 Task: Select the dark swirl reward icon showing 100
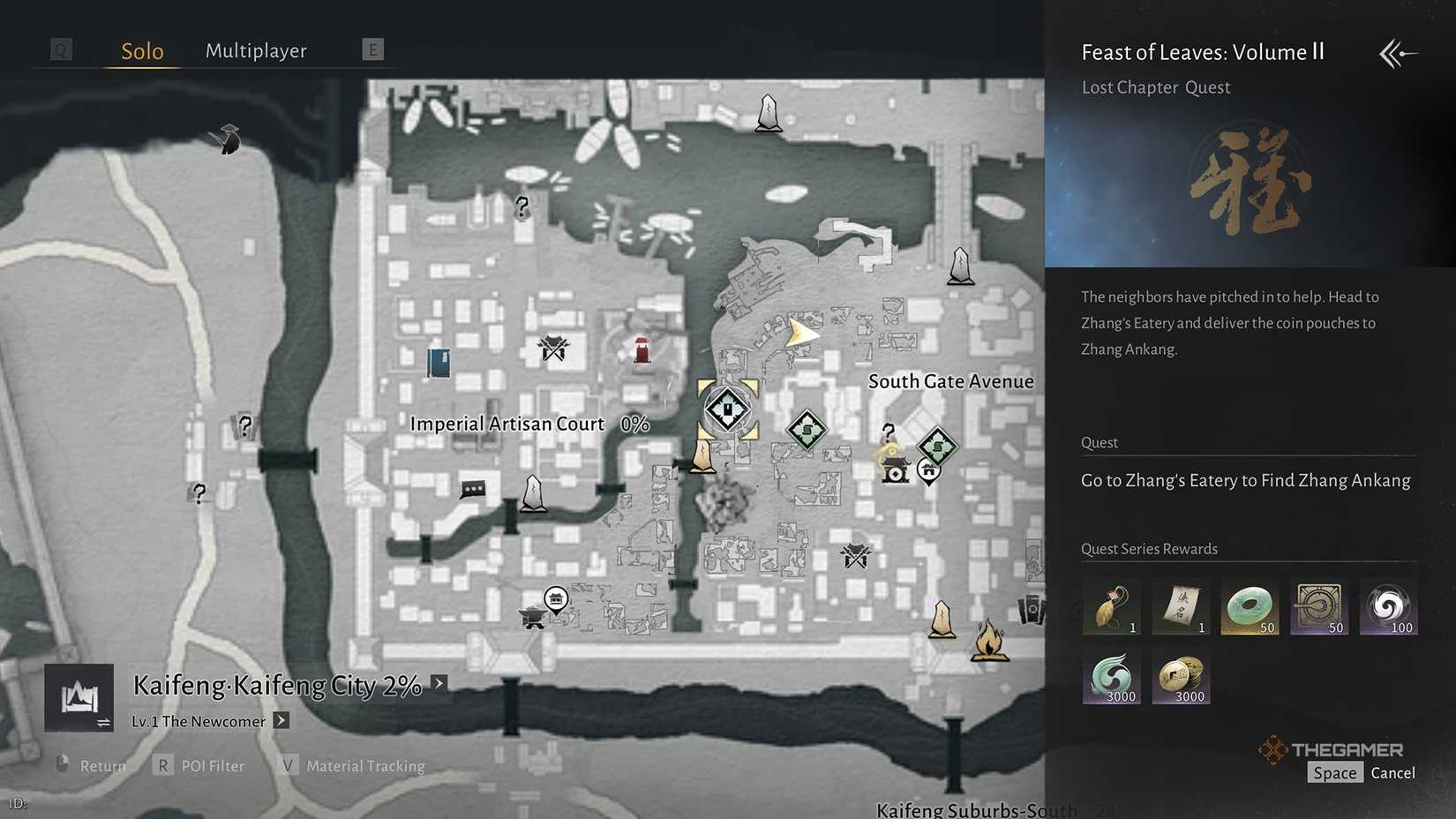(x=1388, y=606)
